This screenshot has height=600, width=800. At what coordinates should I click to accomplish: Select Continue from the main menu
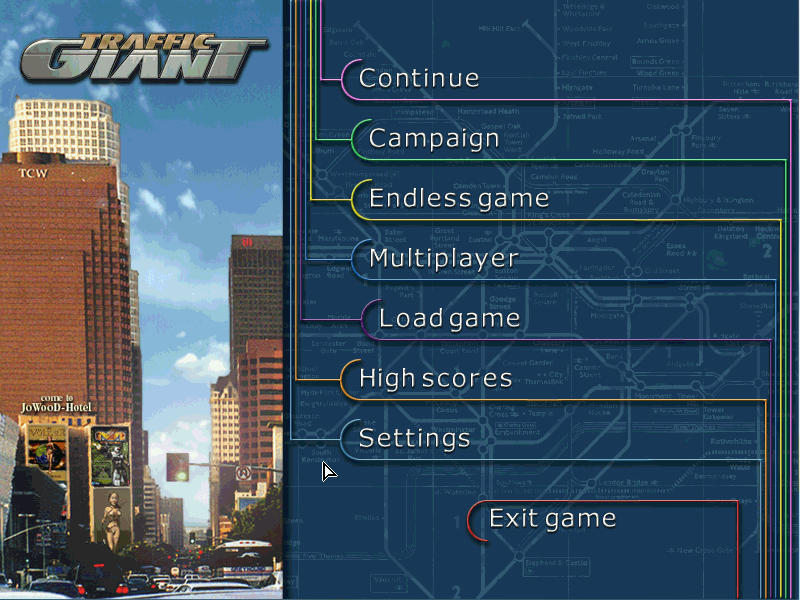(x=419, y=78)
